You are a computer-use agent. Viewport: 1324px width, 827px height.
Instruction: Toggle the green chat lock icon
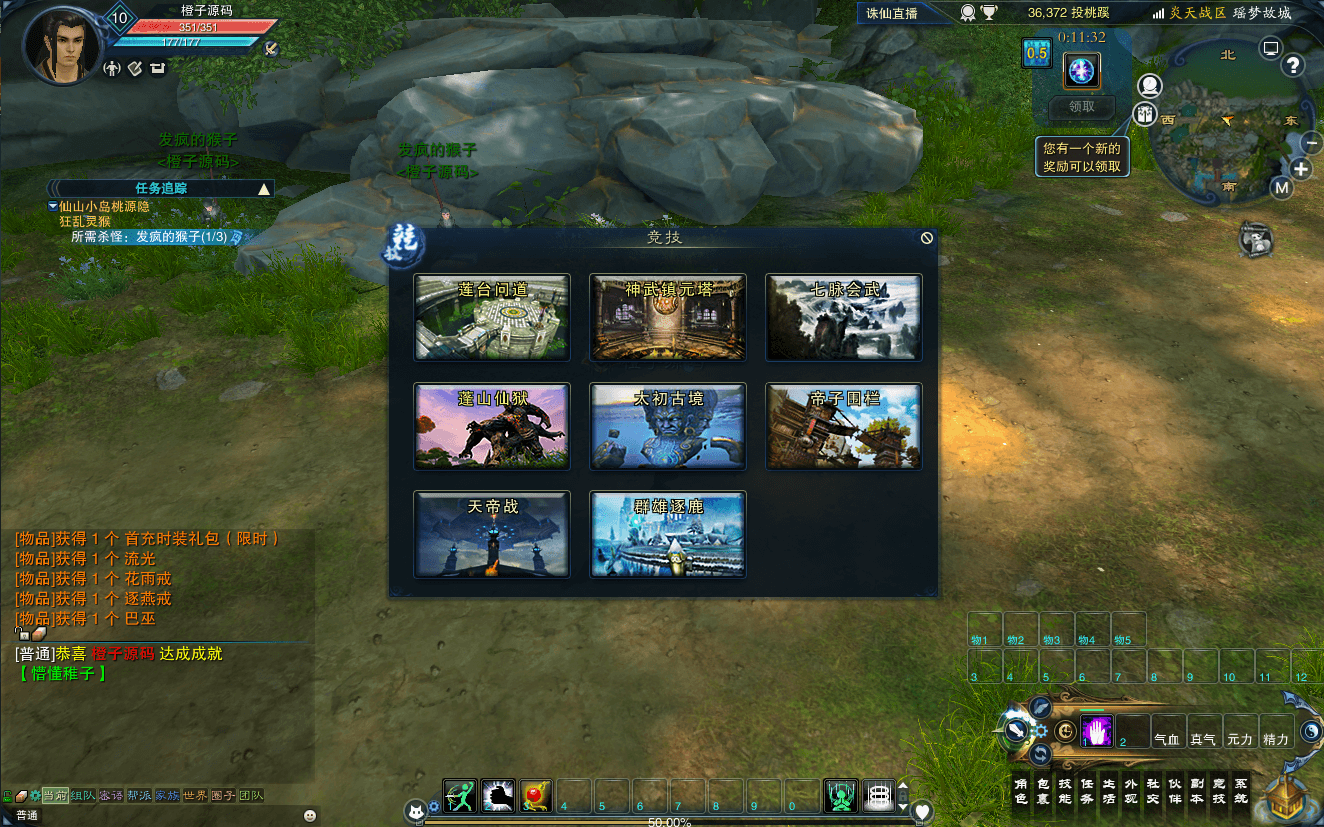click(8, 795)
